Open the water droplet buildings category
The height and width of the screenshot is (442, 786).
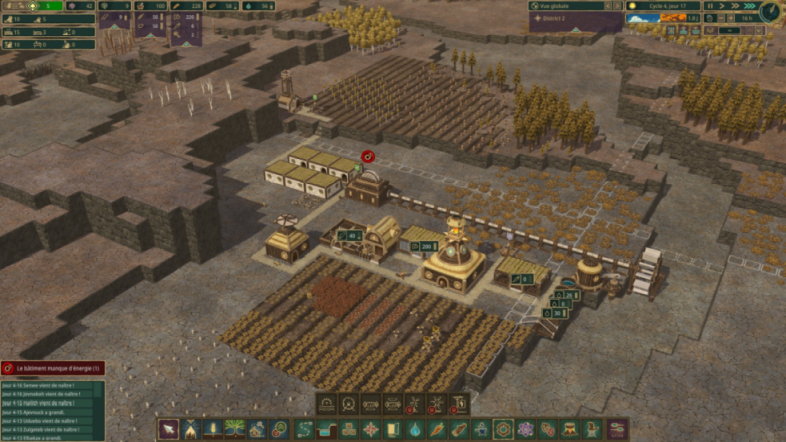pos(414,429)
